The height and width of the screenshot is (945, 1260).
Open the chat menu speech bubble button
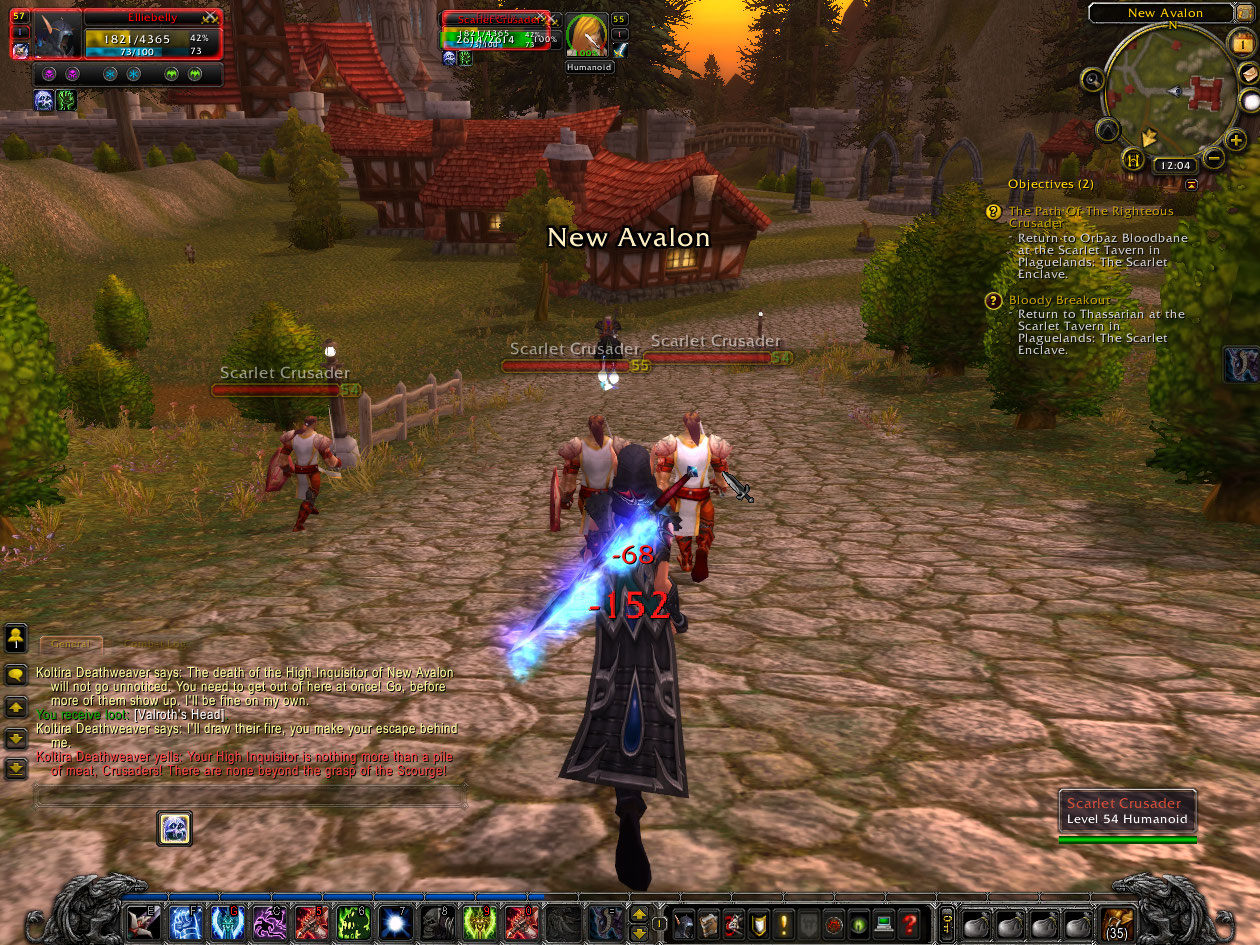pyautogui.click(x=16, y=675)
